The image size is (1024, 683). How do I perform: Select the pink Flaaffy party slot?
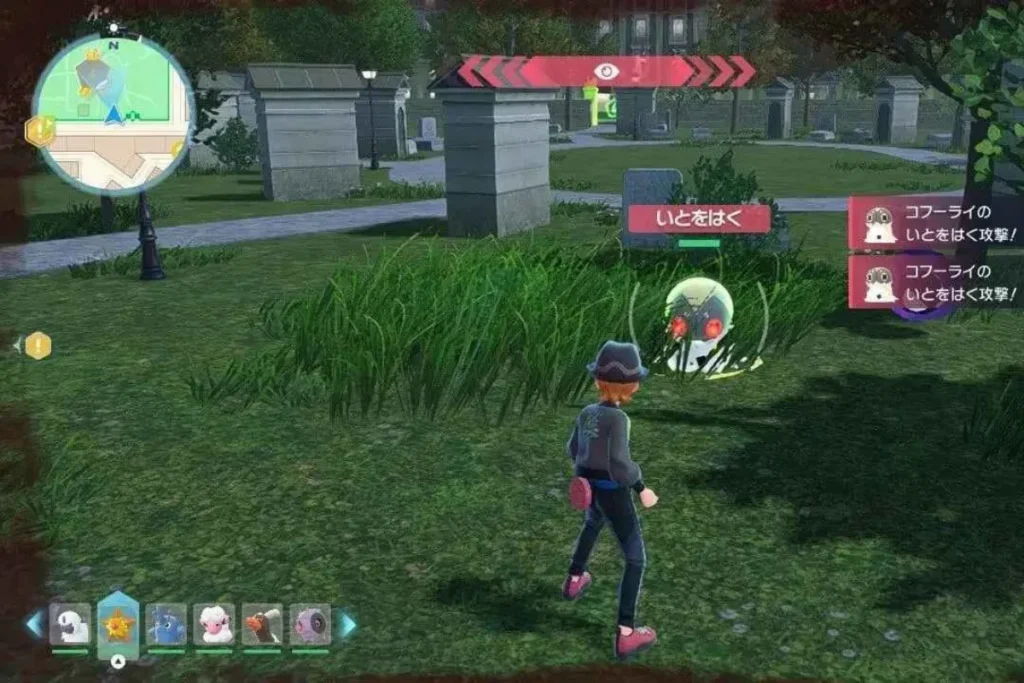214,625
